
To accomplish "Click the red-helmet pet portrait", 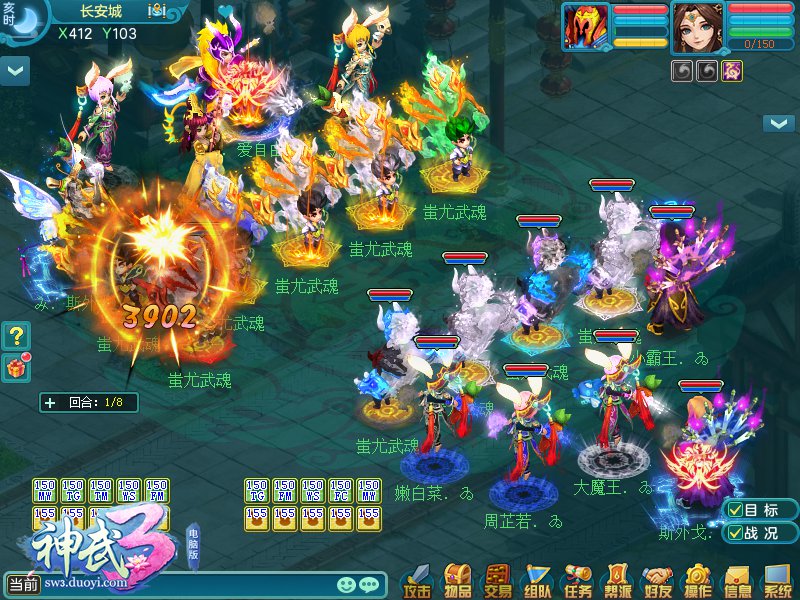I will click(586, 26).
